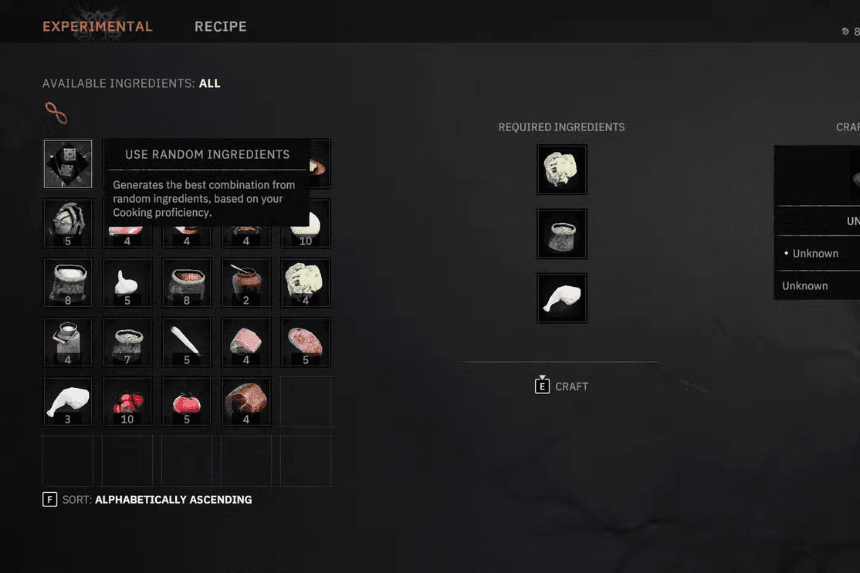Choose the clay pot with spoon
This screenshot has height=573, width=860.
pos(245,282)
